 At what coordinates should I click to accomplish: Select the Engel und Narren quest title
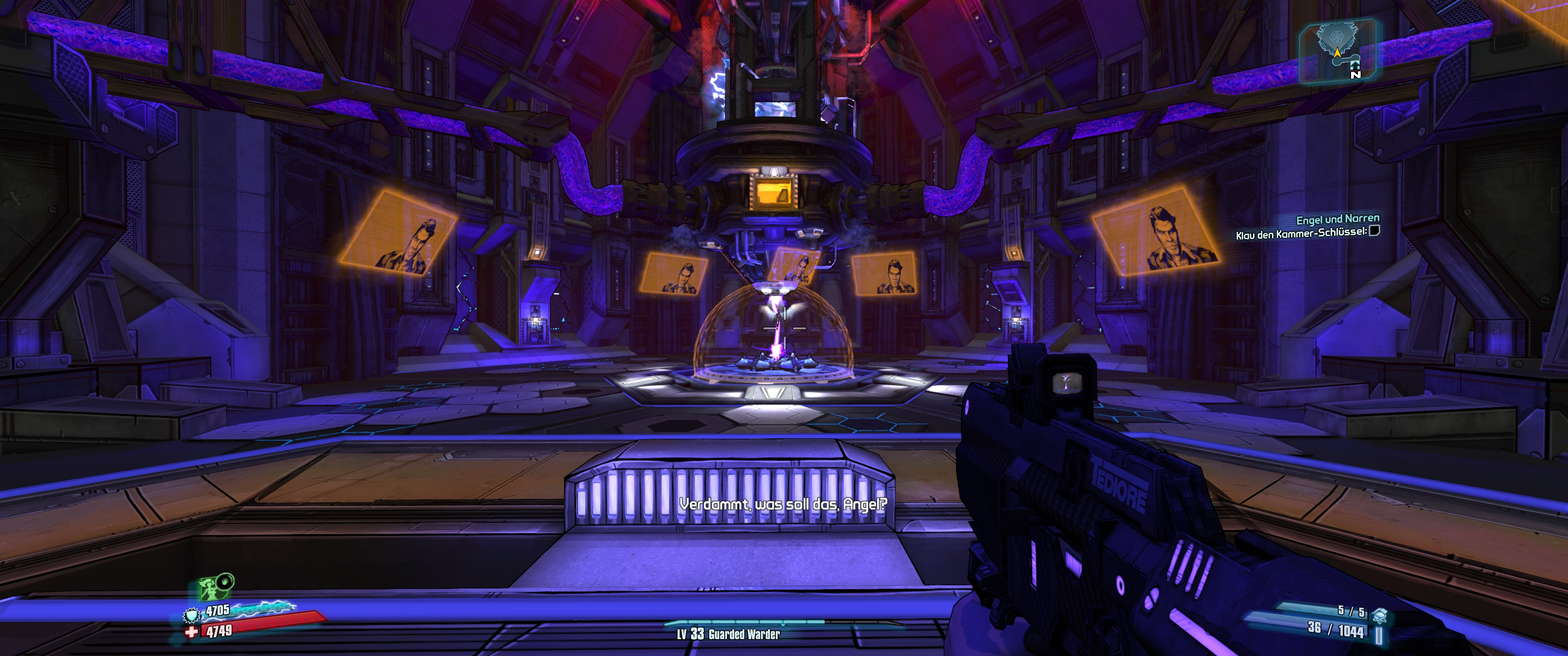click(1337, 219)
